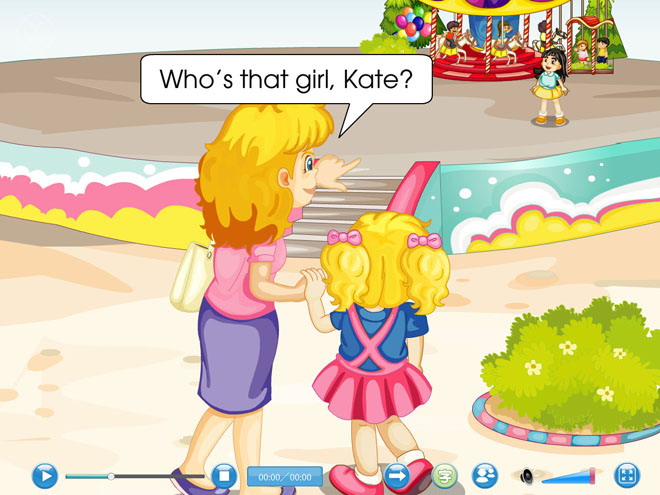660x495 pixels.
Task: Open the role-play characters button
Action: [x=485, y=476]
